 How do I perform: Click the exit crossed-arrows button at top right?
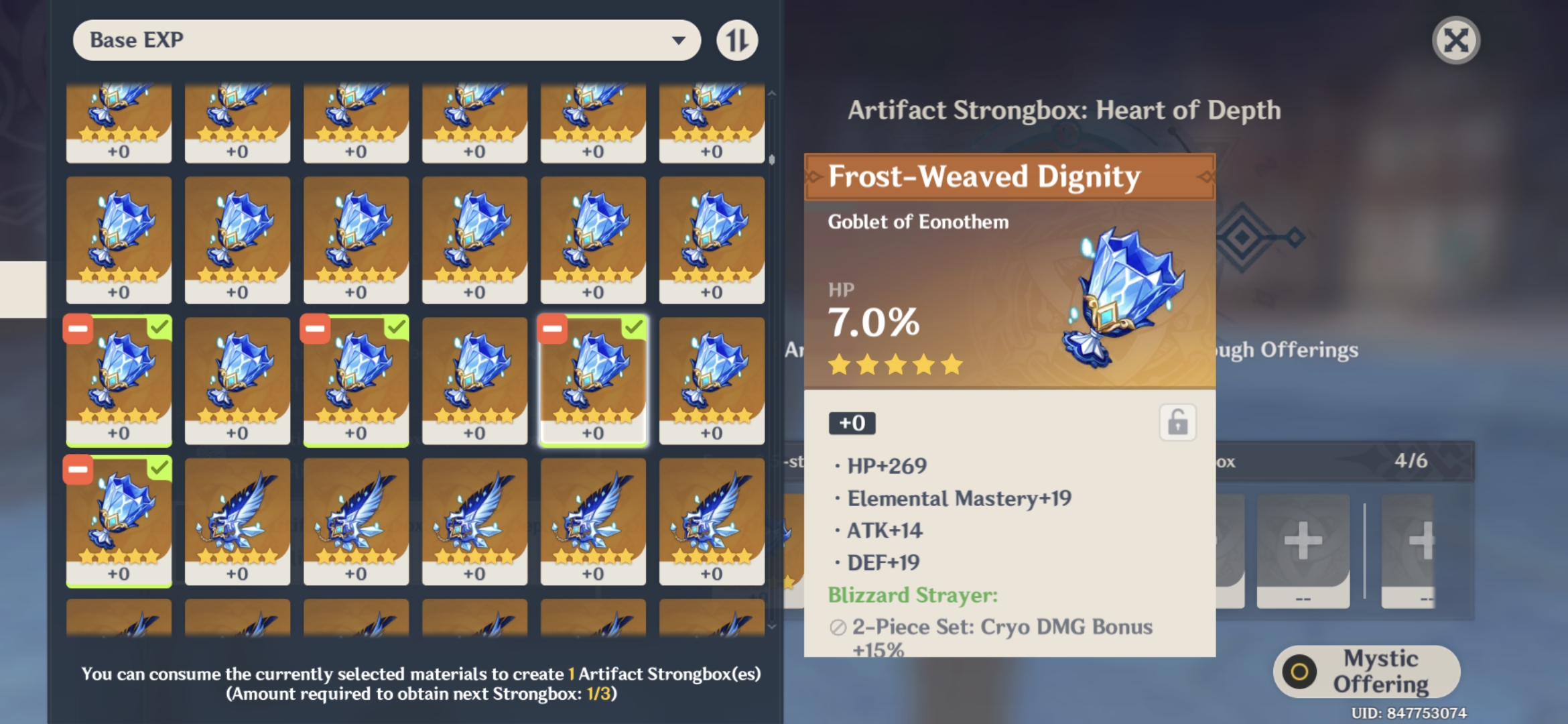click(x=1455, y=40)
